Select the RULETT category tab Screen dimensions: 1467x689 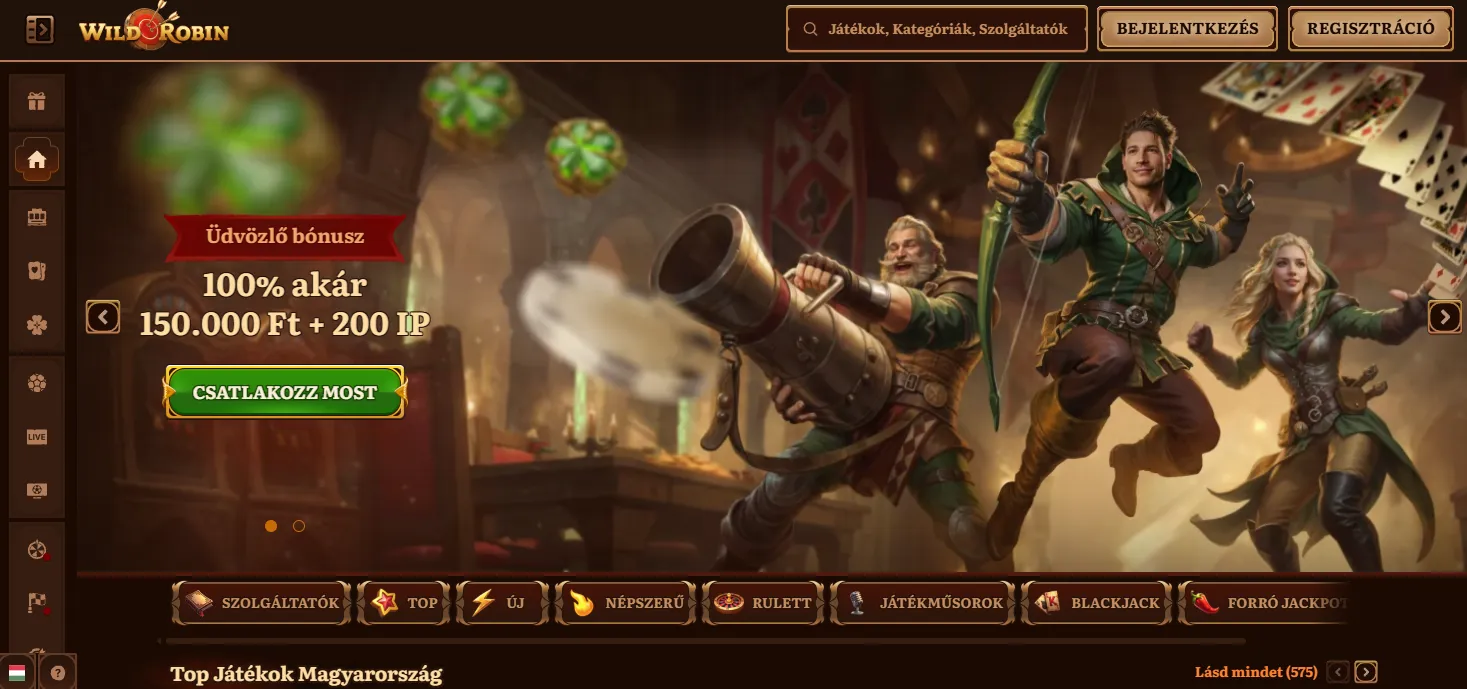point(762,603)
